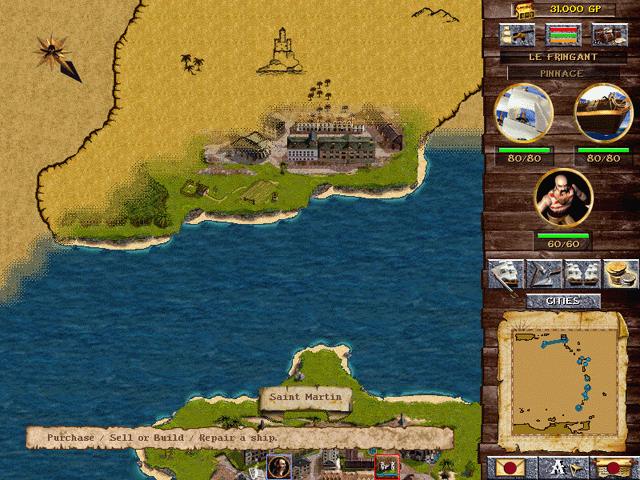Toggle the Cities map filter

(x=563, y=301)
